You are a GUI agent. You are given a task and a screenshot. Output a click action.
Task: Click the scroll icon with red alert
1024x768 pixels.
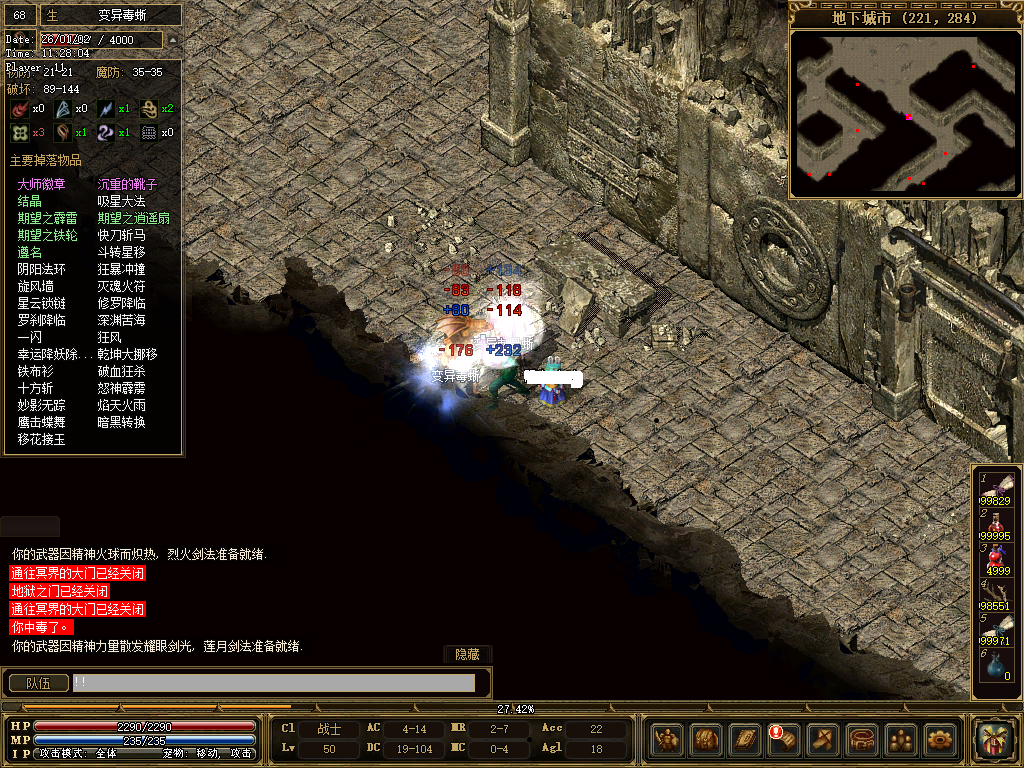pos(783,740)
